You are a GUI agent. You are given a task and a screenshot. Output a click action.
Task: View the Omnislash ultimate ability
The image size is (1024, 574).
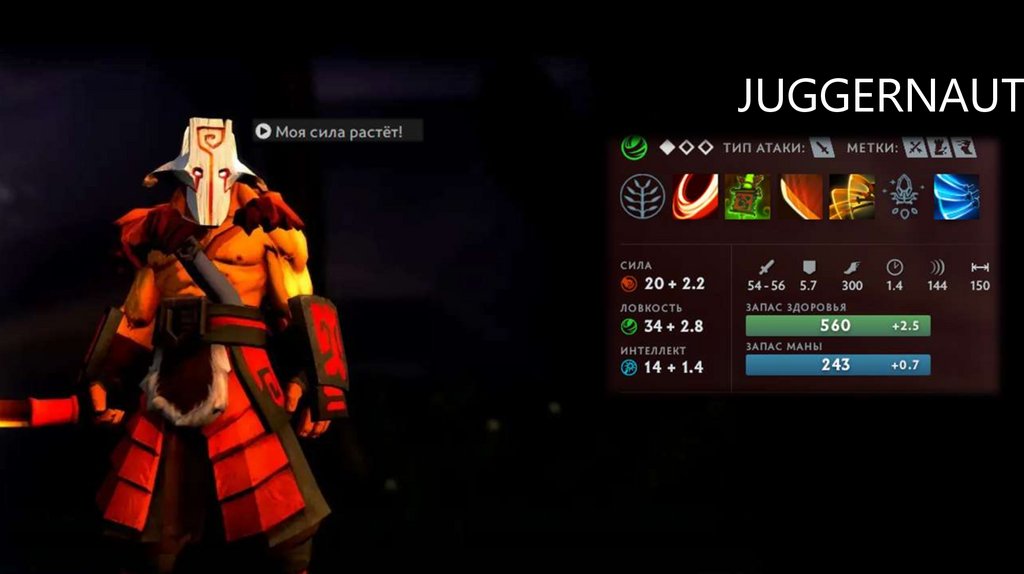tap(852, 196)
